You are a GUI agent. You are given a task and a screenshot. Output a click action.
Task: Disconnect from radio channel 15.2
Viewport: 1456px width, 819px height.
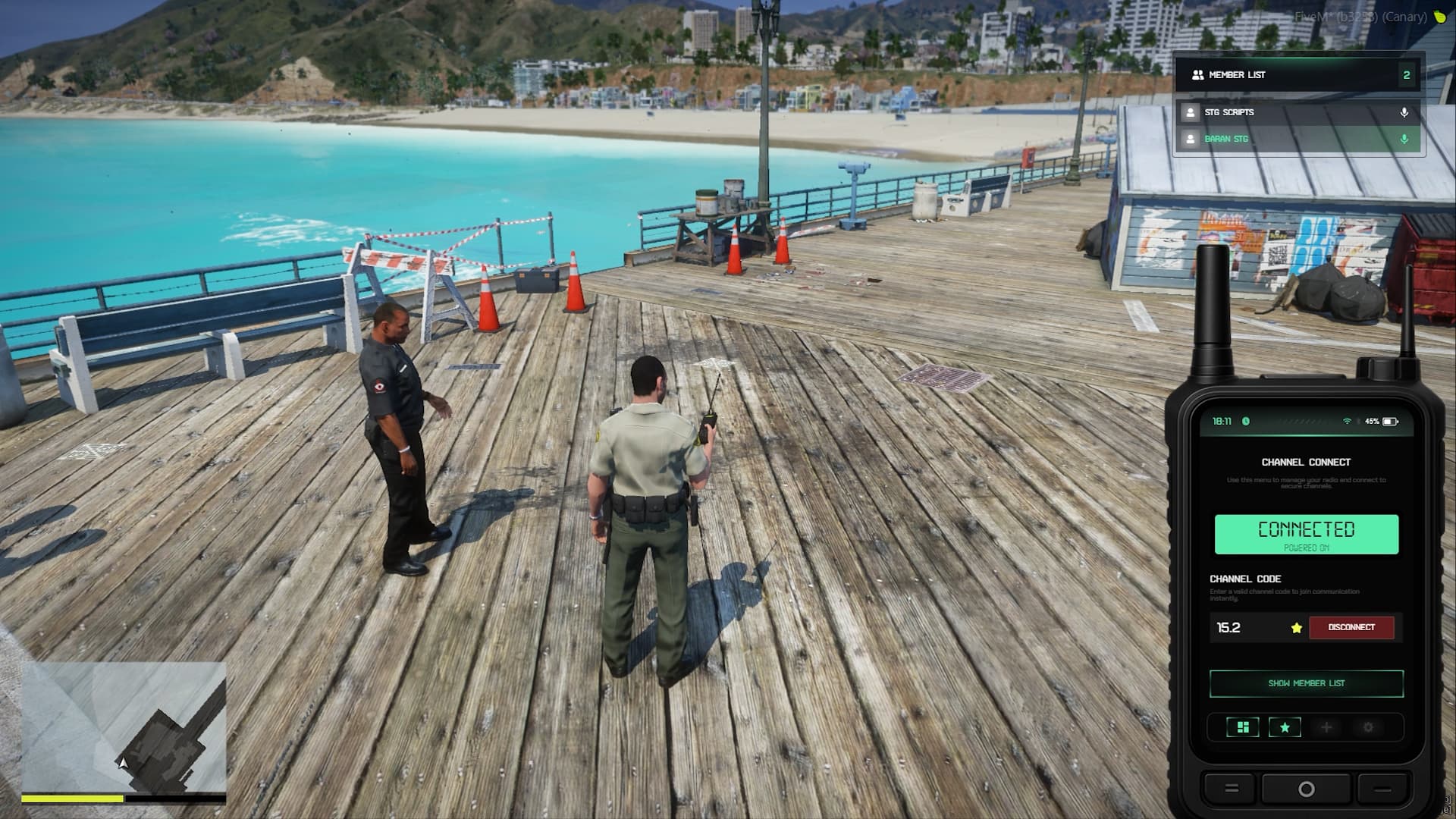1351,627
